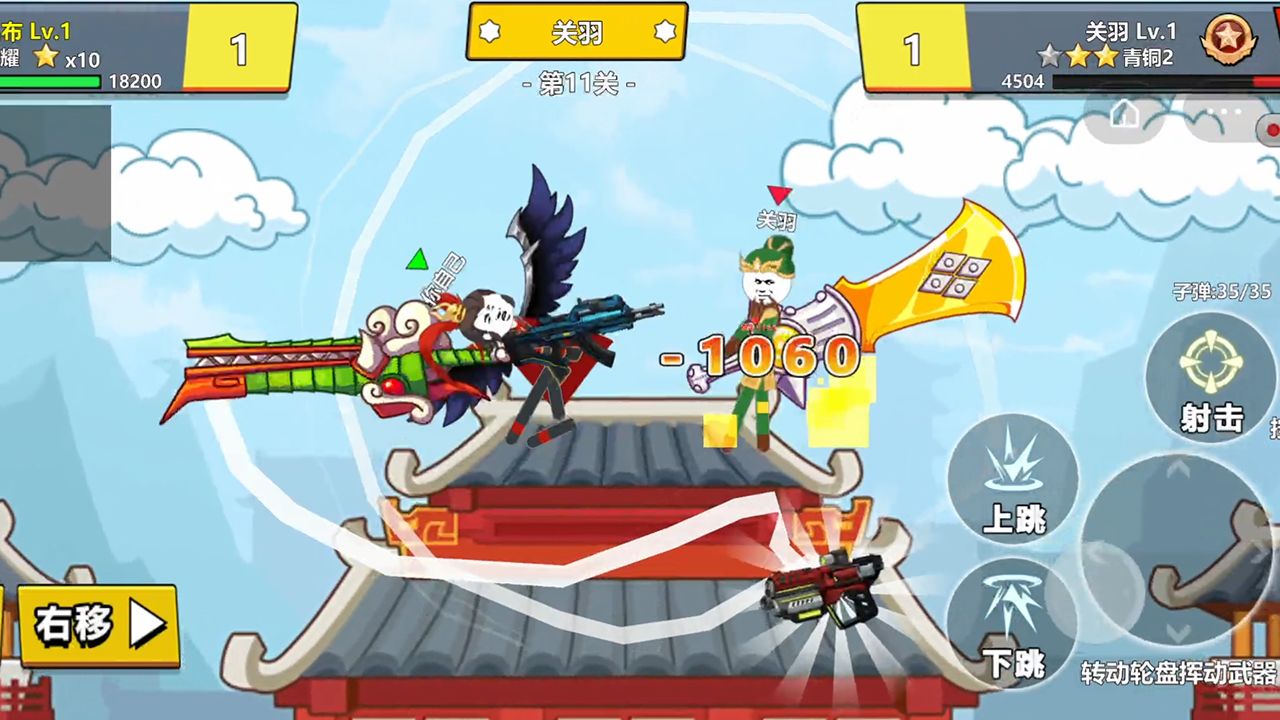
Task: Open the three-dots options menu at top right
Action: [x=1224, y=110]
